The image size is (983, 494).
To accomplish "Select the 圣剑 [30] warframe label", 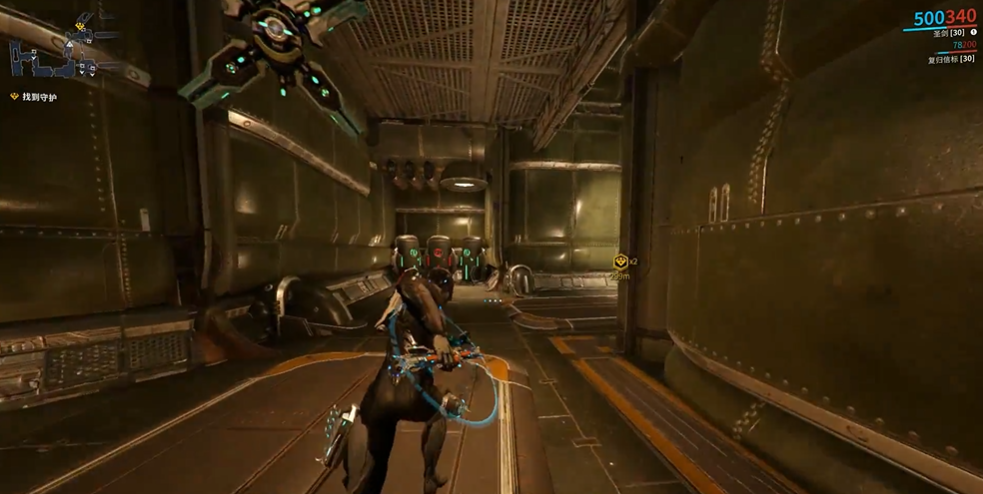I will [948, 33].
